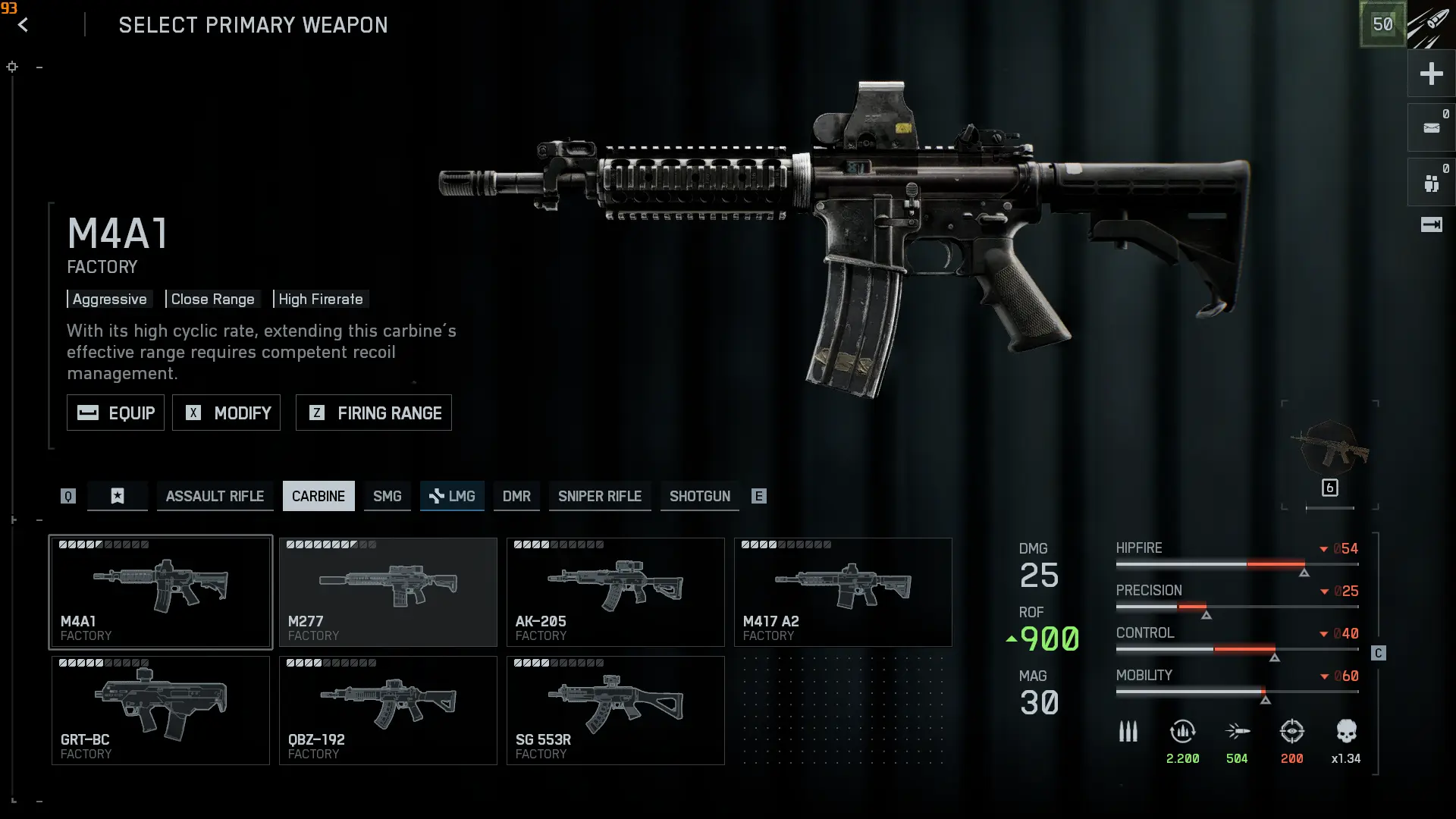
Task: Open the Shotgun tab
Action: click(700, 496)
